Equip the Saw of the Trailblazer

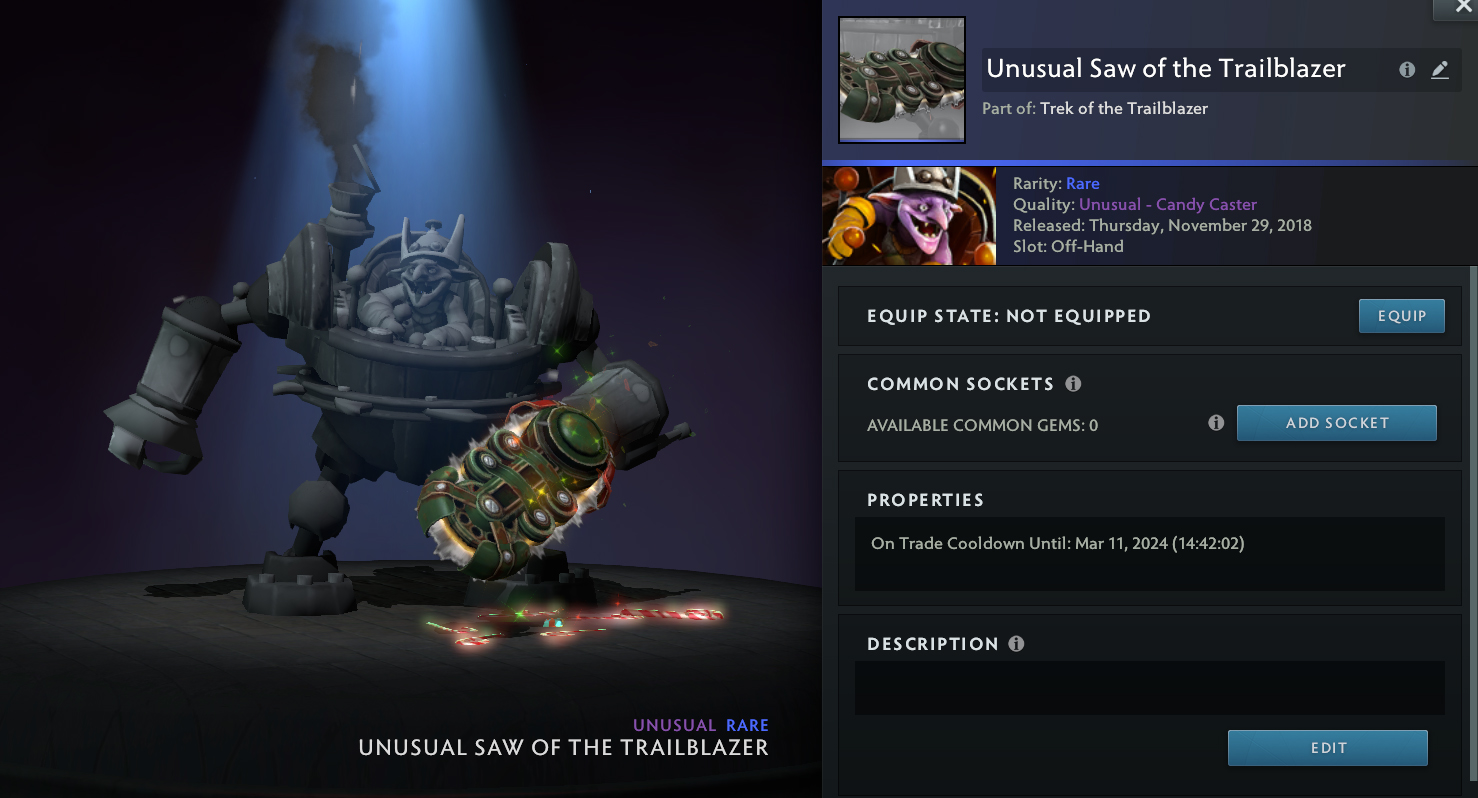1401,316
